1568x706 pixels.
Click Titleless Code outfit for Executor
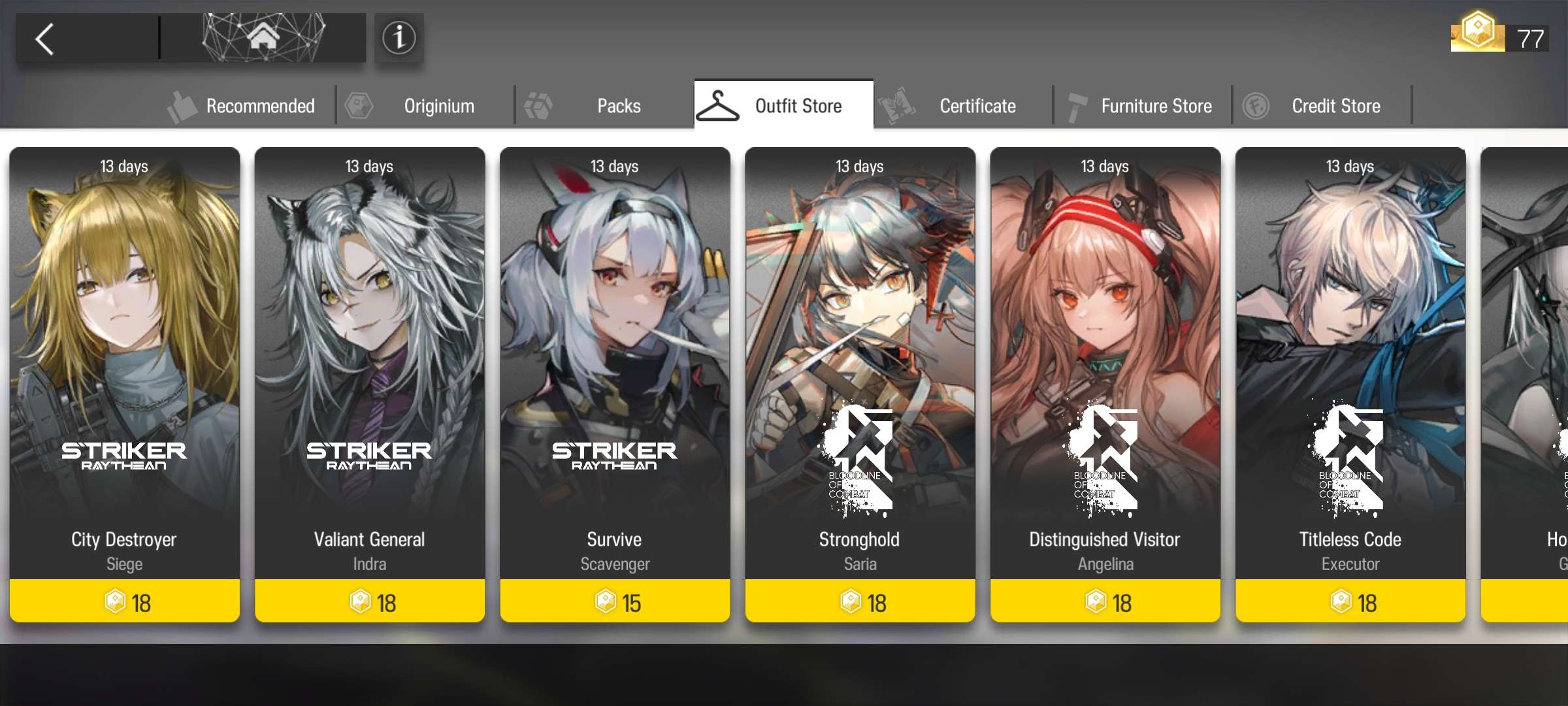point(1348,379)
